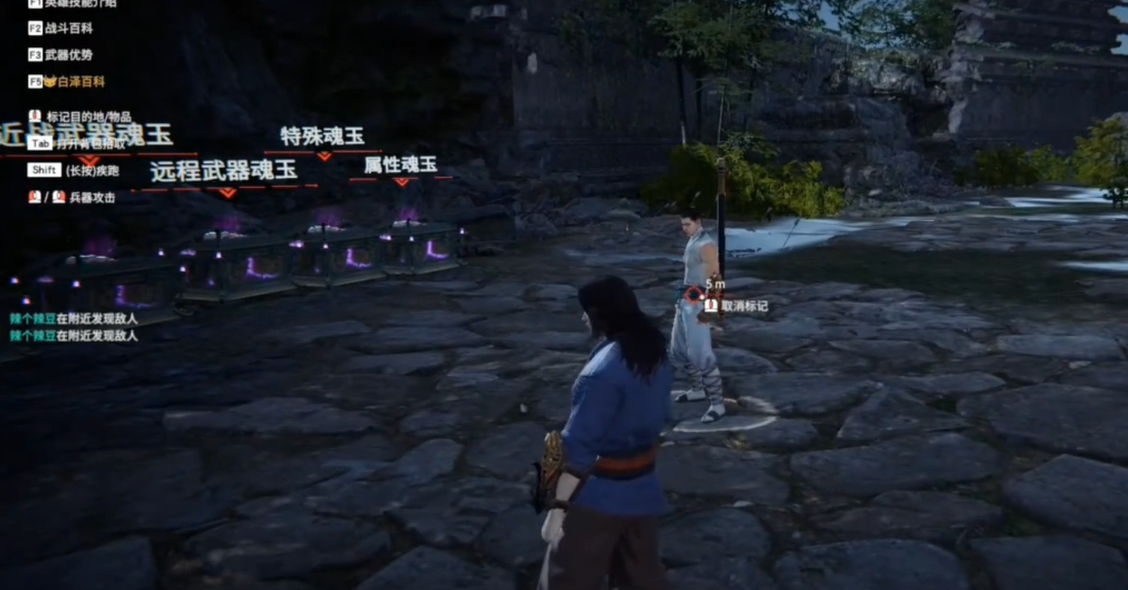This screenshot has height=590, width=1128.
Task: Open the 战斗百科 combat encyclopedia entry
Action: click(x=68, y=29)
